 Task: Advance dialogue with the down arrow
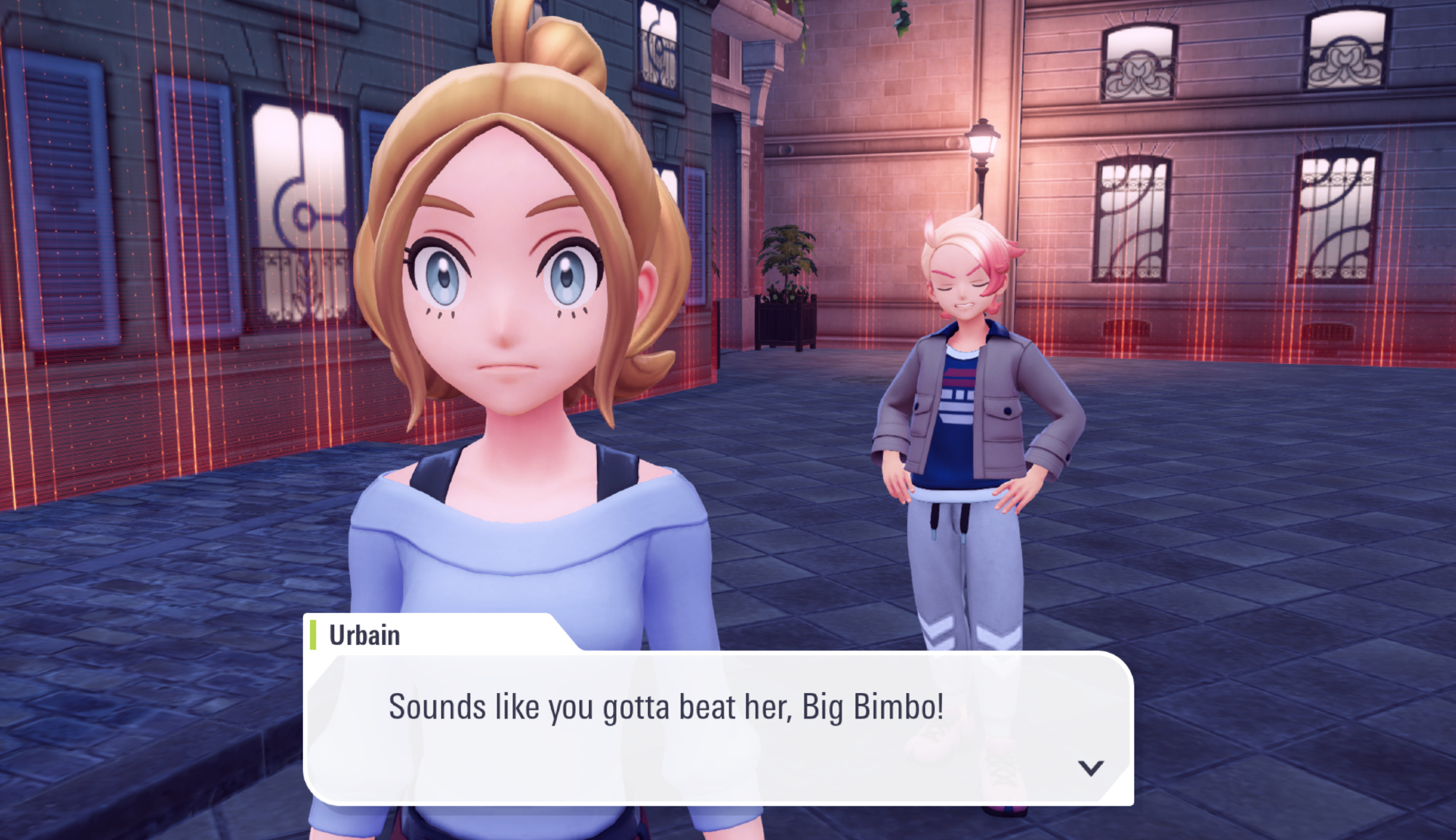(x=1091, y=768)
